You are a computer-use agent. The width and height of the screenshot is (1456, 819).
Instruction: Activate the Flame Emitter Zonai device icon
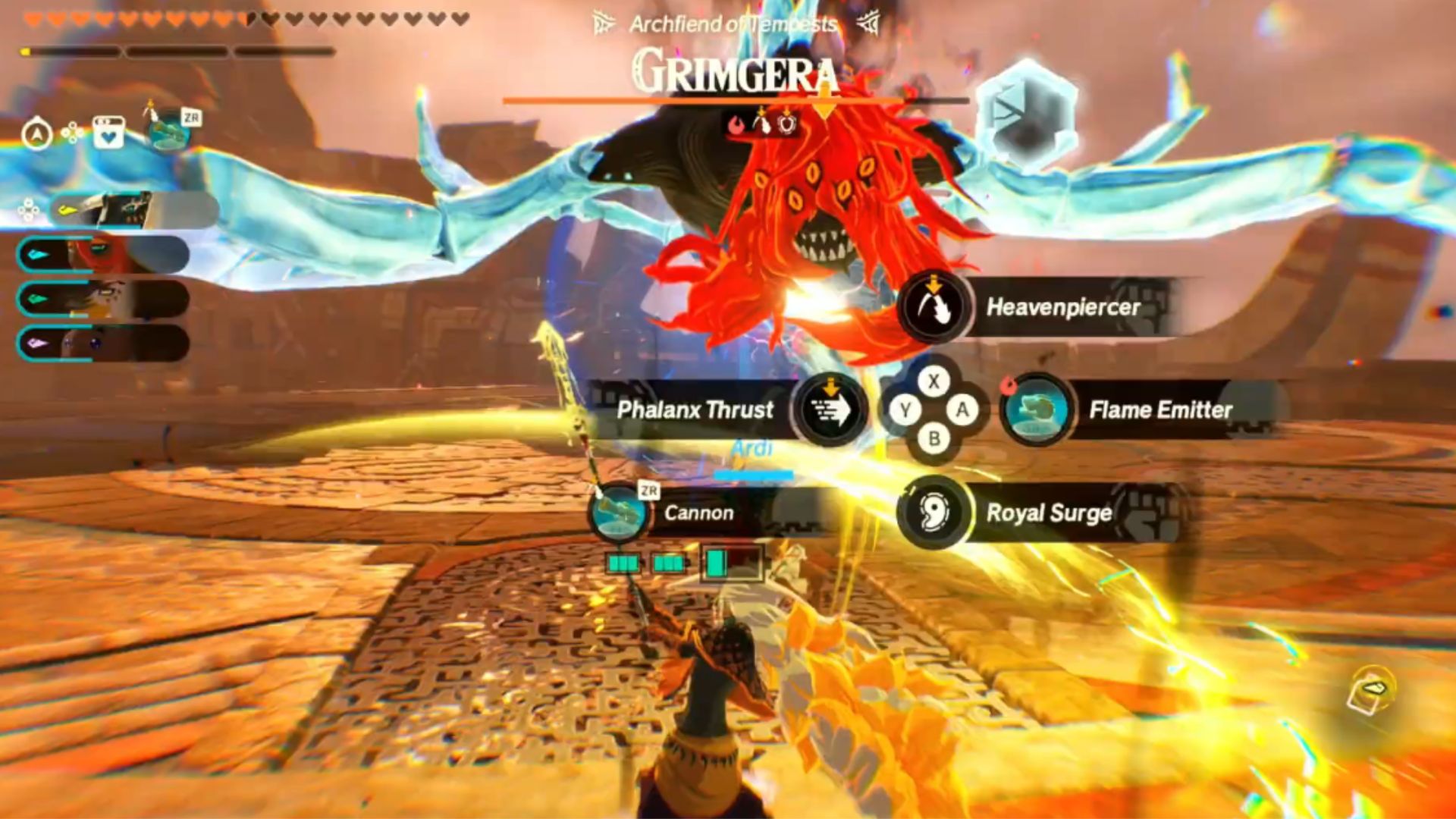(1036, 410)
